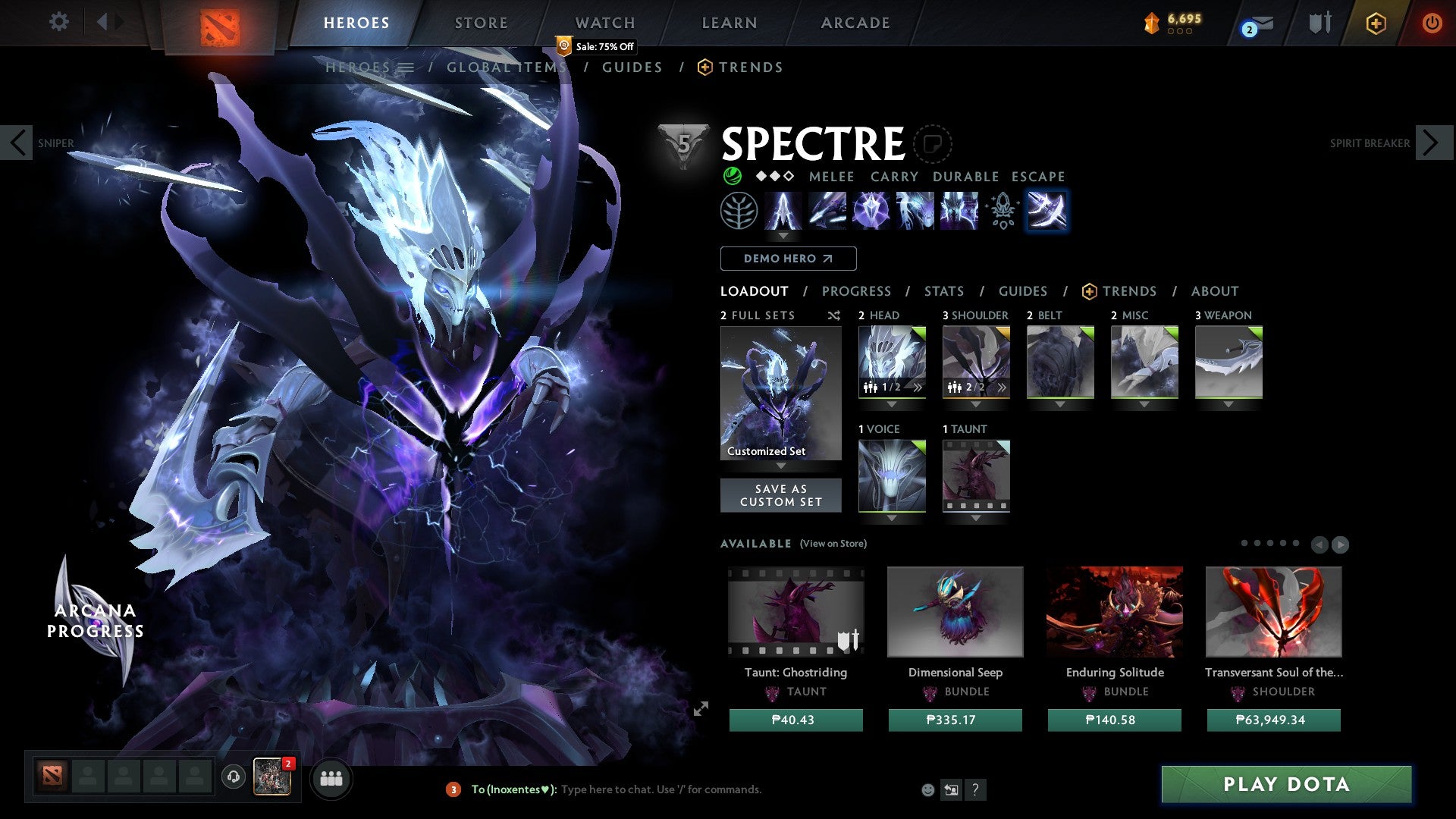Switch to the STATS tab
The height and width of the screenshot is (819, 1456).
[x=943, y=291]
